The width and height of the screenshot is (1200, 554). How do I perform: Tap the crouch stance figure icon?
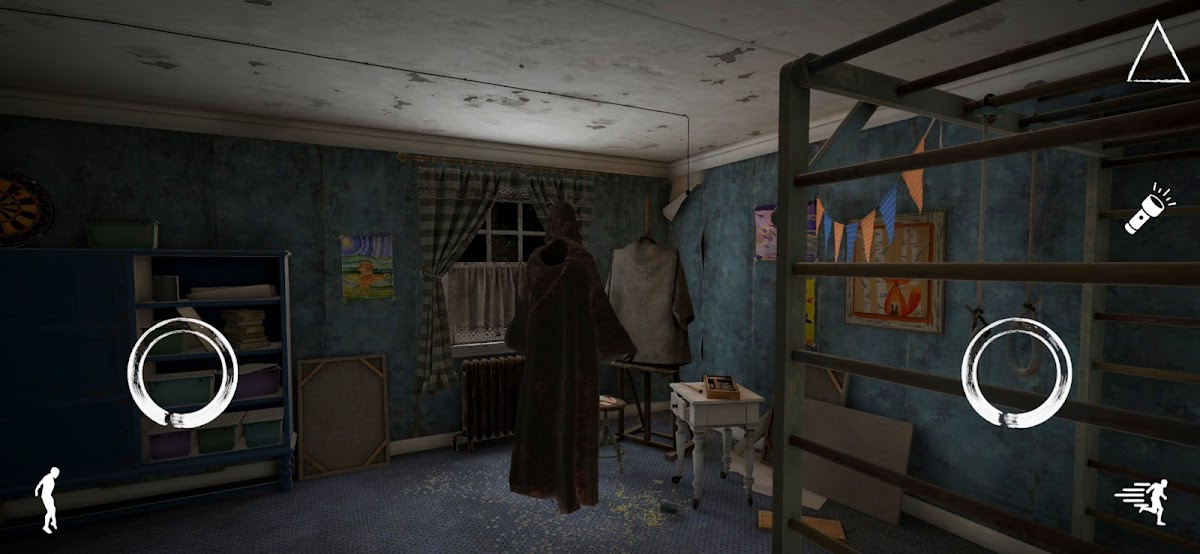click(x=47, y=499)
